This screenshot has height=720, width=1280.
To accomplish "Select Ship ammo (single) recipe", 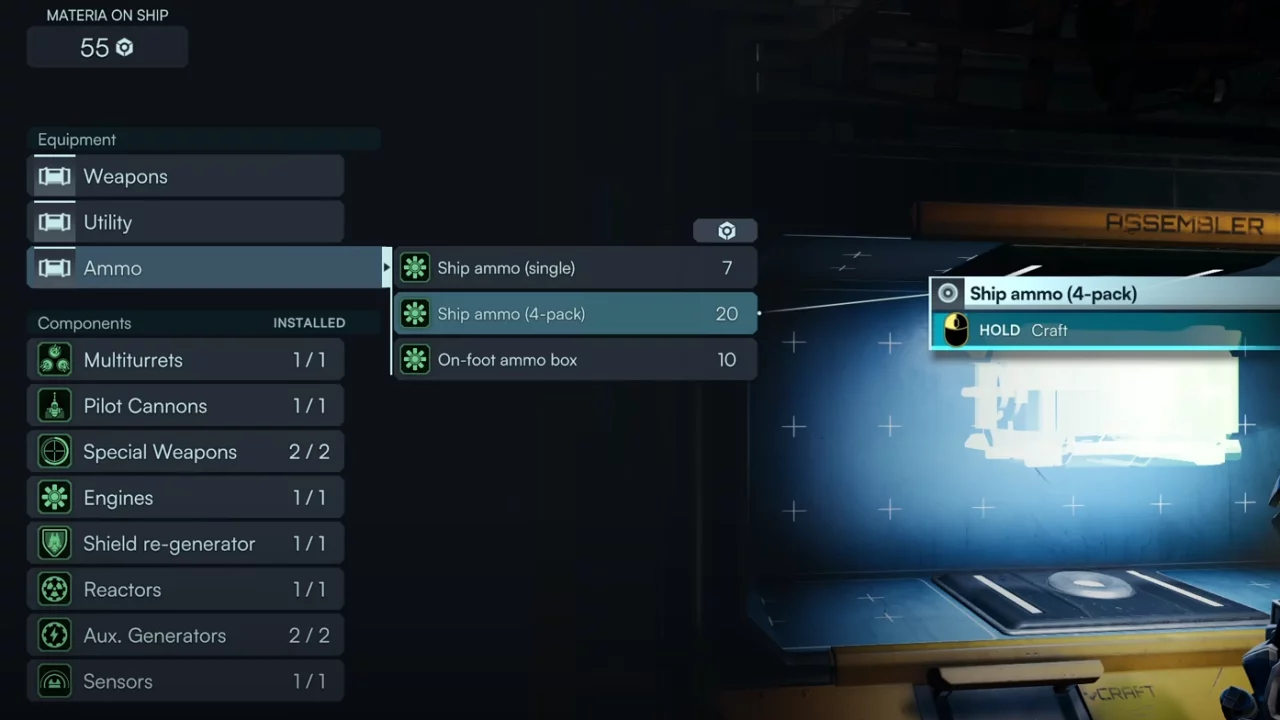I will tap(575, 268).
